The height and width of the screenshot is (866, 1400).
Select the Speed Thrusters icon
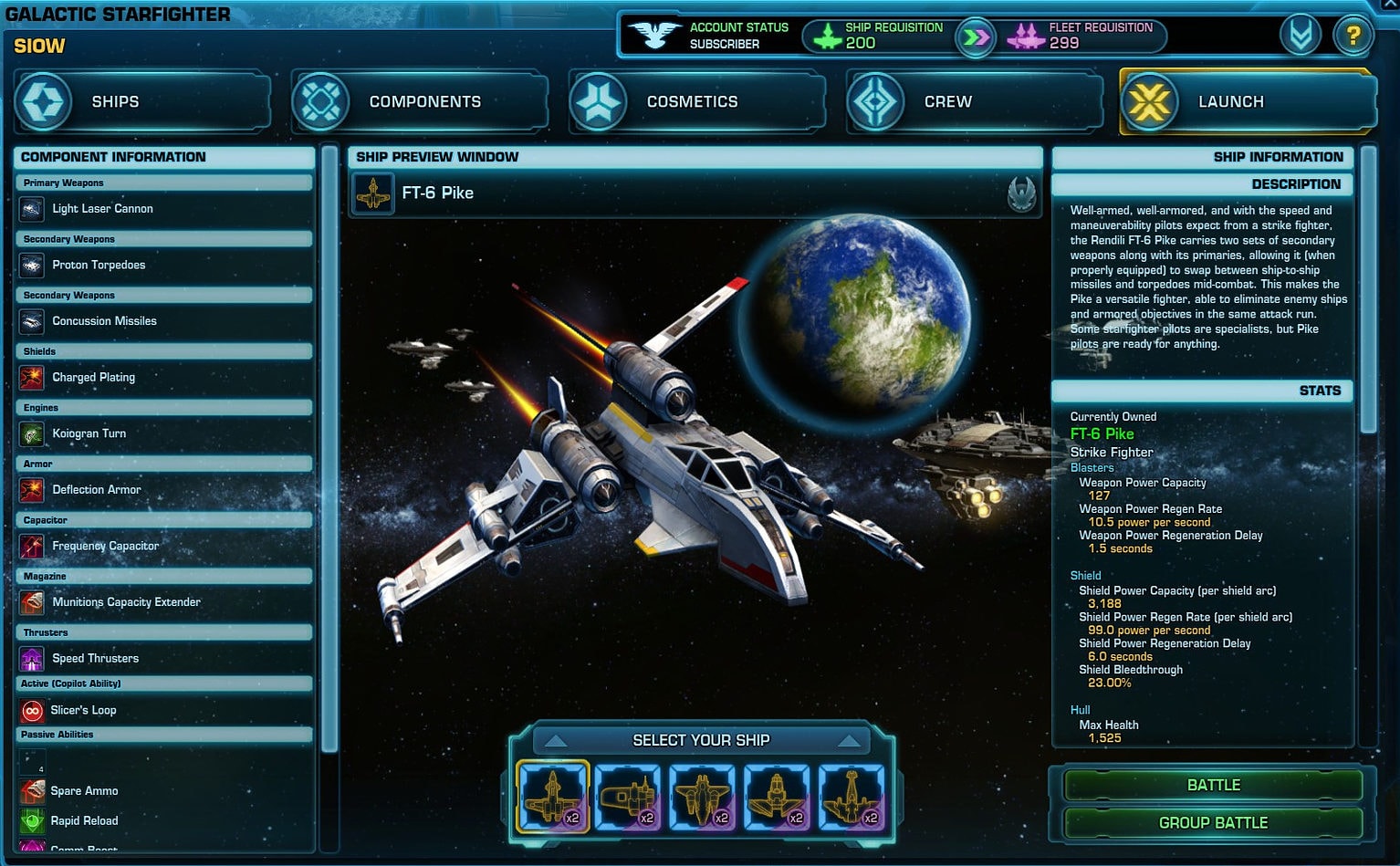[x=31, y=658]
